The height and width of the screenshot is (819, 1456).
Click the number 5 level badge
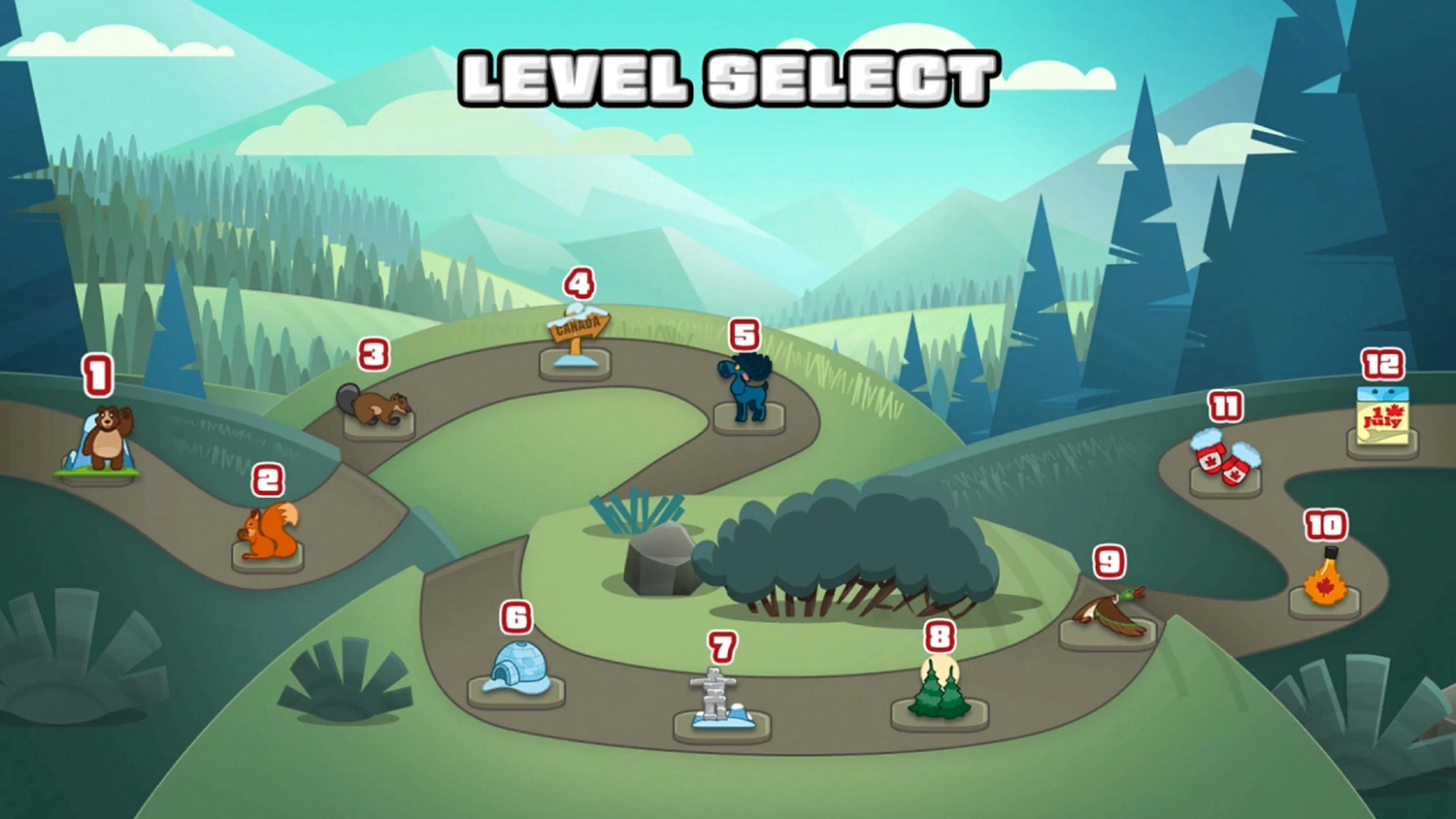click(745, 335)
